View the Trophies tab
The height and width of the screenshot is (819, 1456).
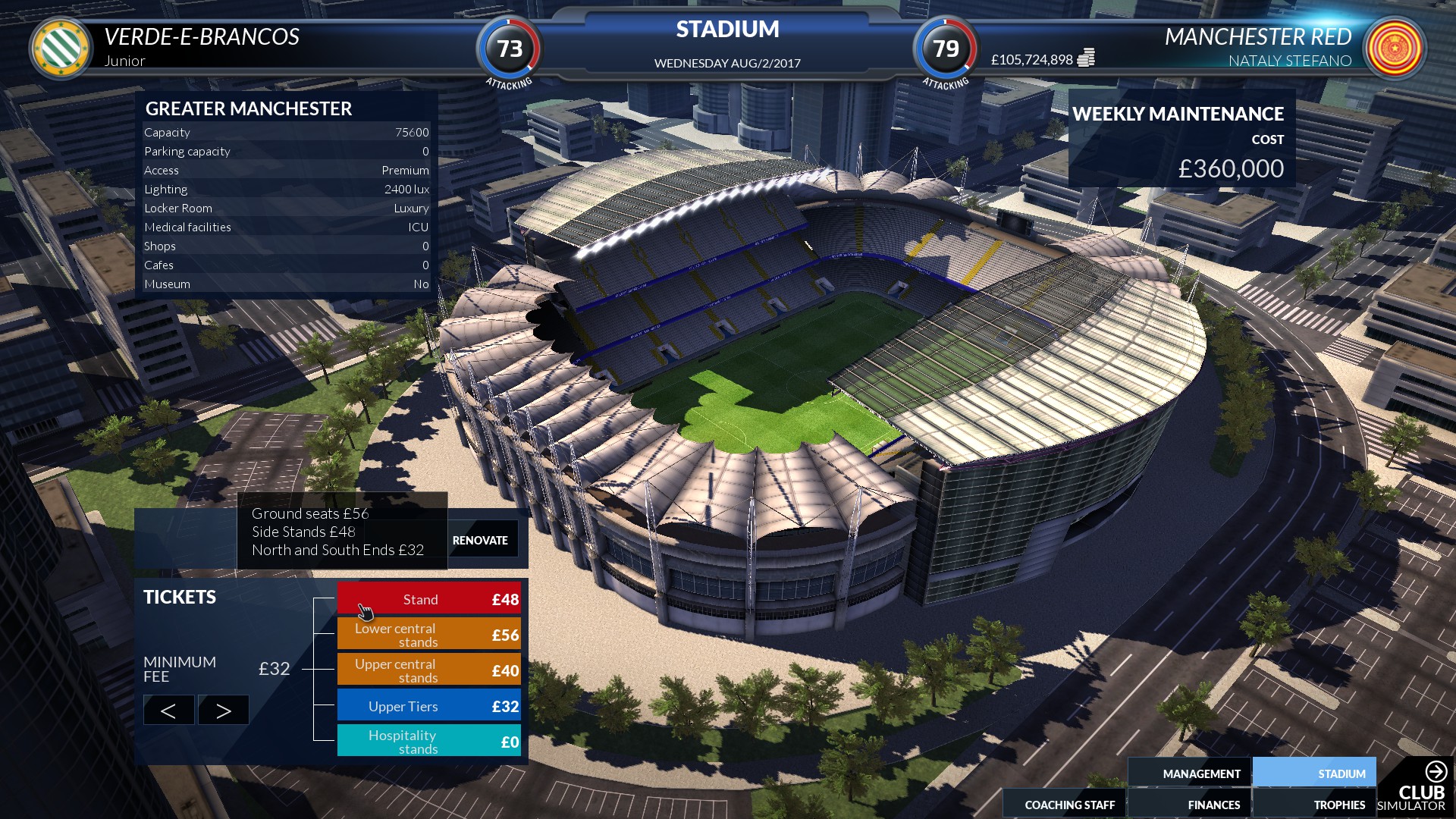(1338, 804)
